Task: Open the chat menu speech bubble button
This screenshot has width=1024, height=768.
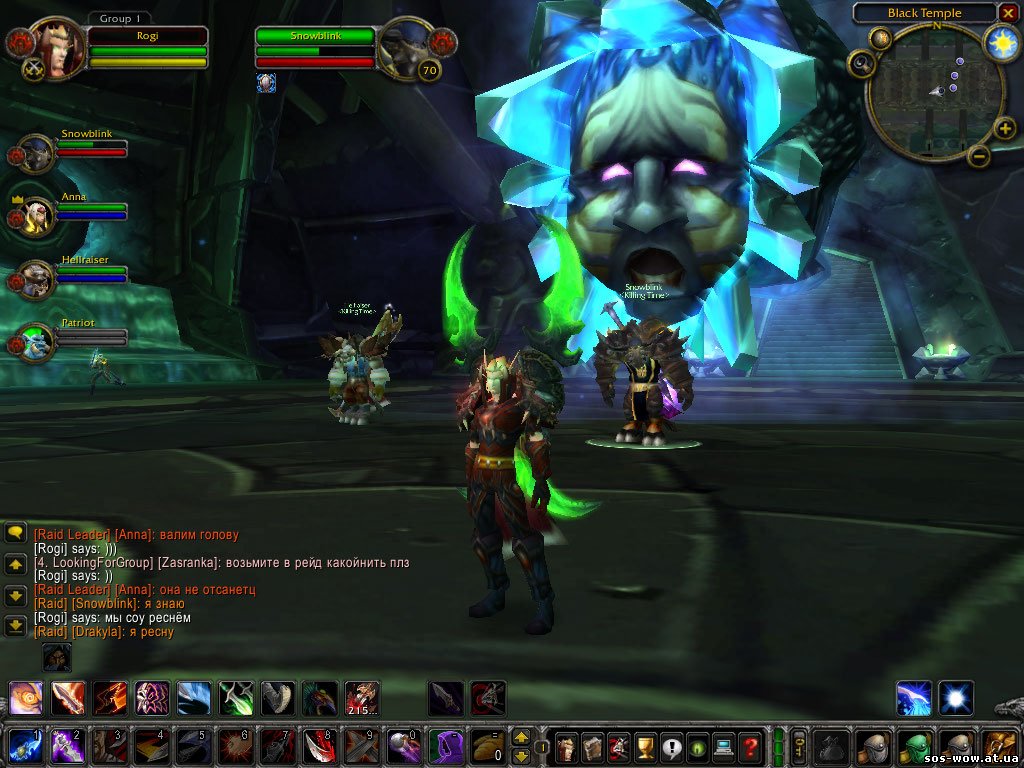Action: [15, 533]
